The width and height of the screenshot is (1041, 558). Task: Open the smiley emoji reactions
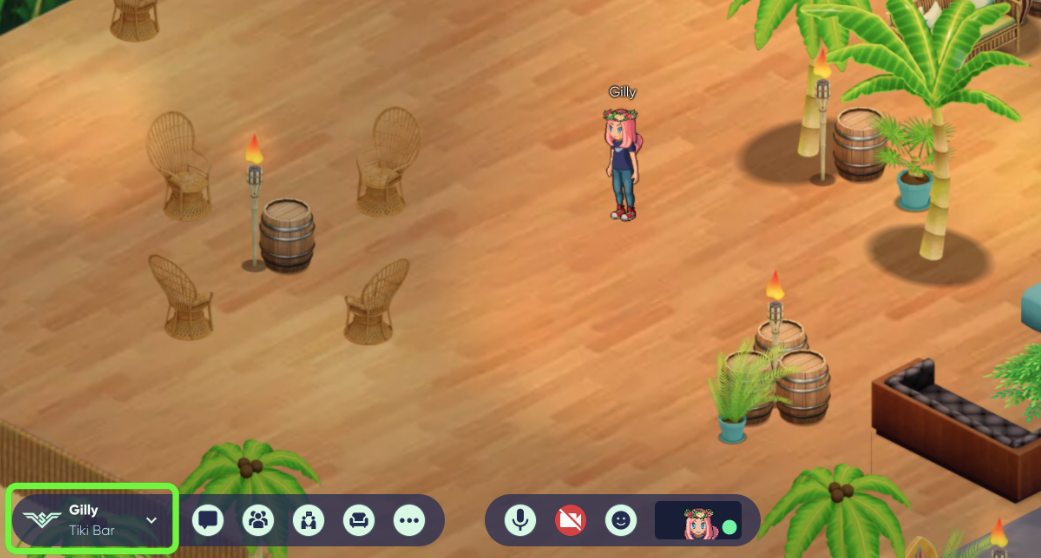point(621,520)
